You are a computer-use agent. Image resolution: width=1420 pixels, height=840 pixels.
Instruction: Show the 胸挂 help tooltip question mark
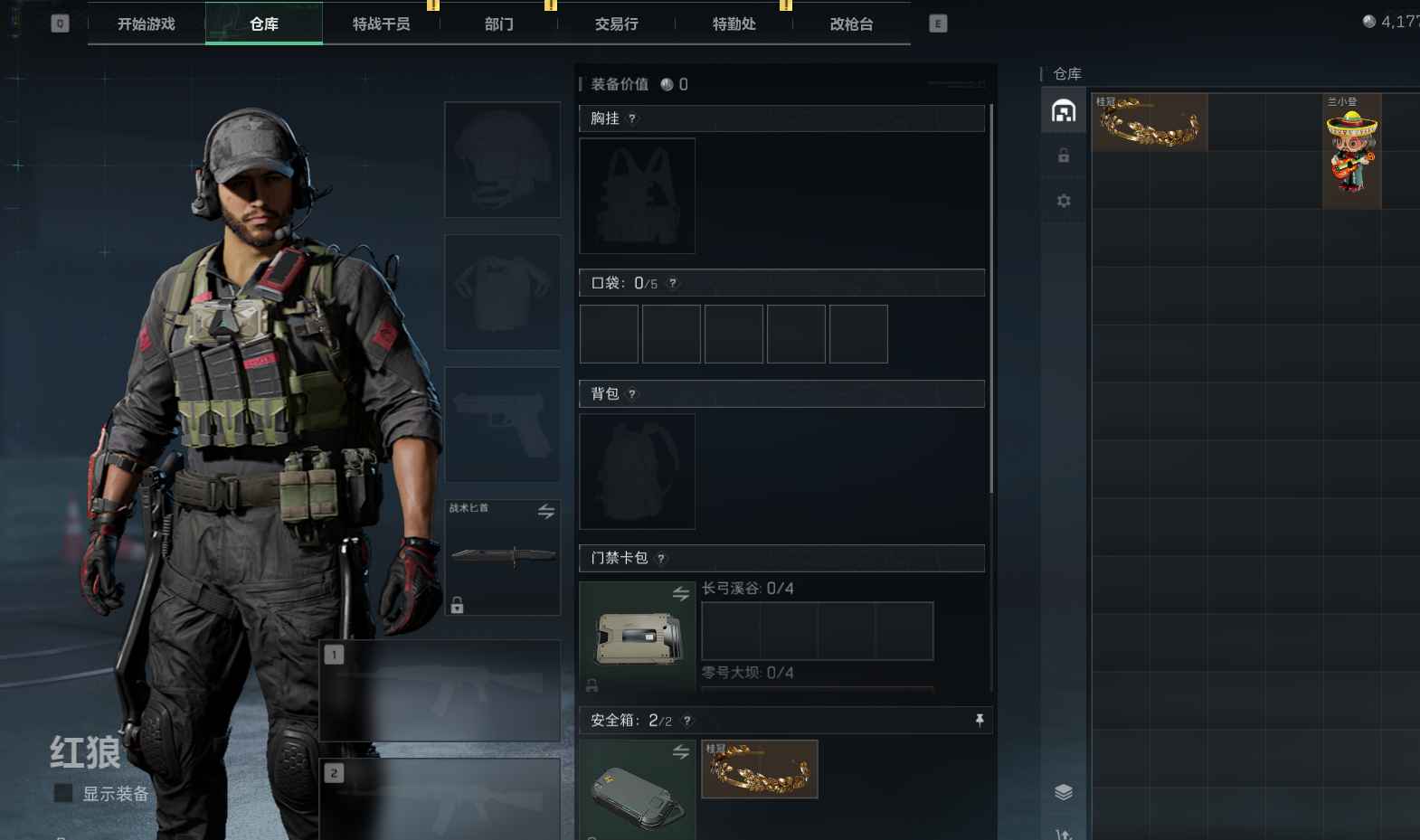click(x=632, y=118)
